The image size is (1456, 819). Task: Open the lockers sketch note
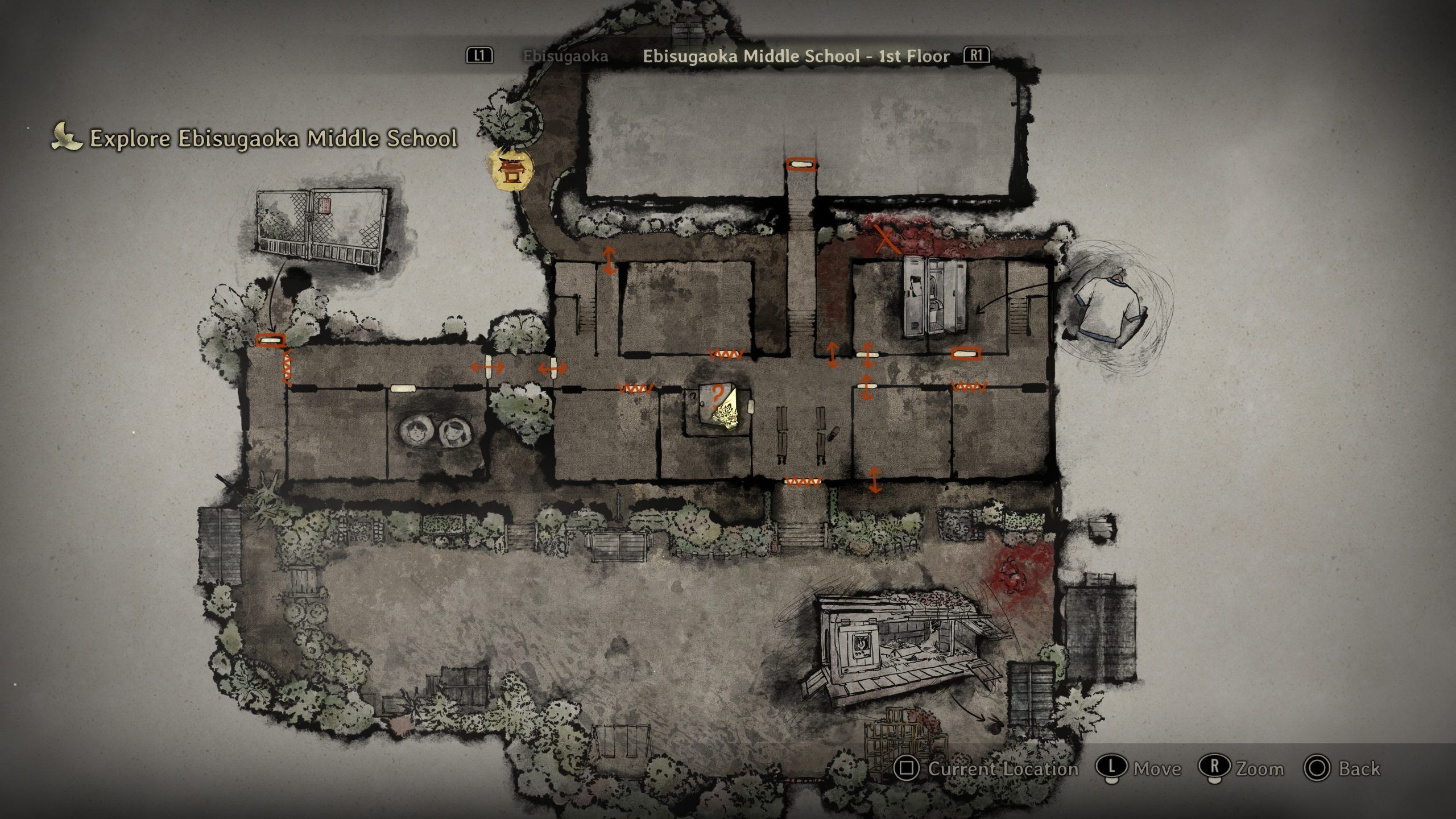(x=935, y=296)
